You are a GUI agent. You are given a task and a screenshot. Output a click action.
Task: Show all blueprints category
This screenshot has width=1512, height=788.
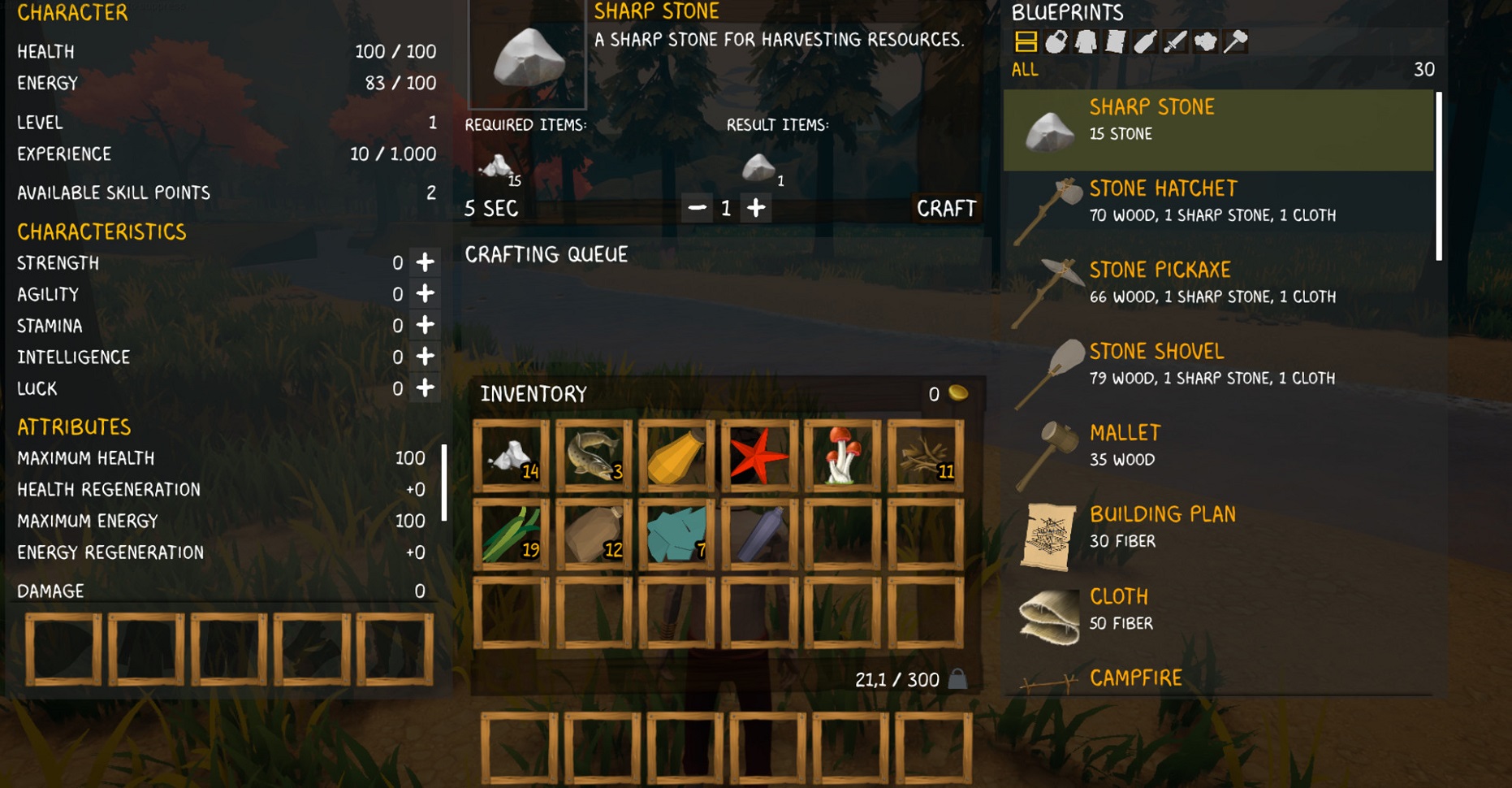1026,41
